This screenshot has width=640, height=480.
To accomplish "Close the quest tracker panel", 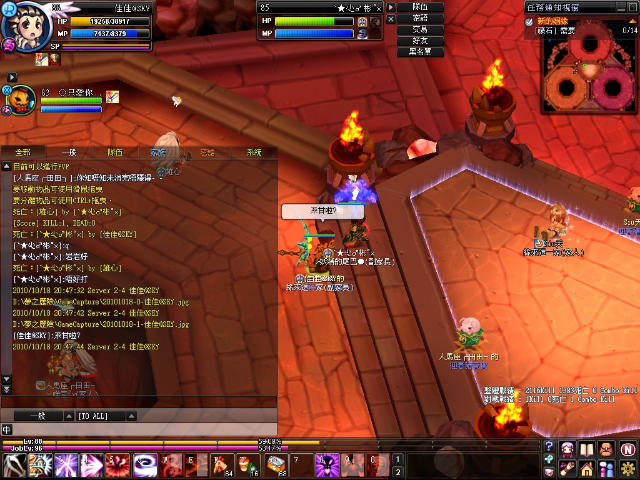I will click(x=633, y=7).
